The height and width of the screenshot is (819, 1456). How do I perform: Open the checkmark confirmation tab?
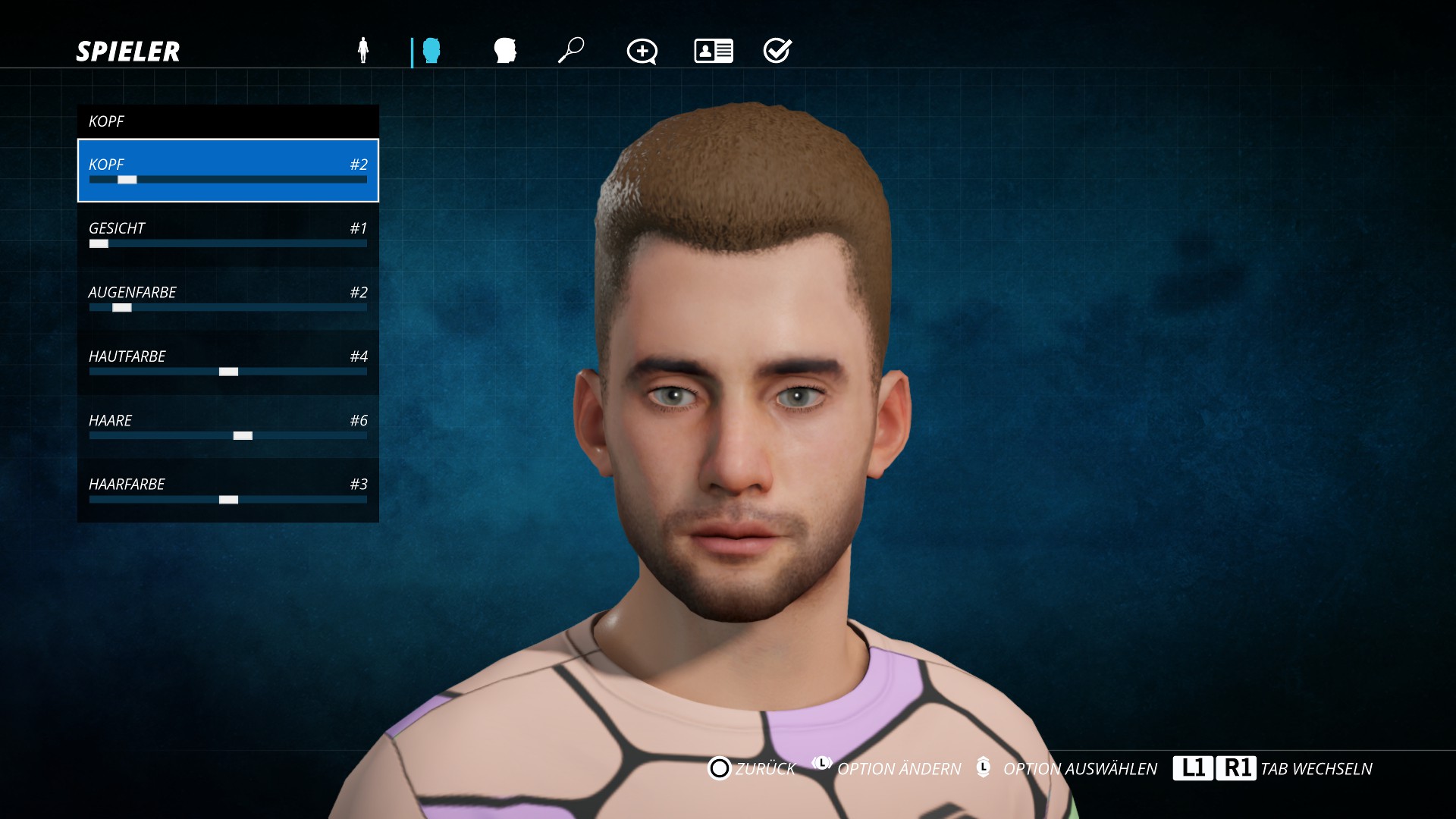tap(777, 51)
